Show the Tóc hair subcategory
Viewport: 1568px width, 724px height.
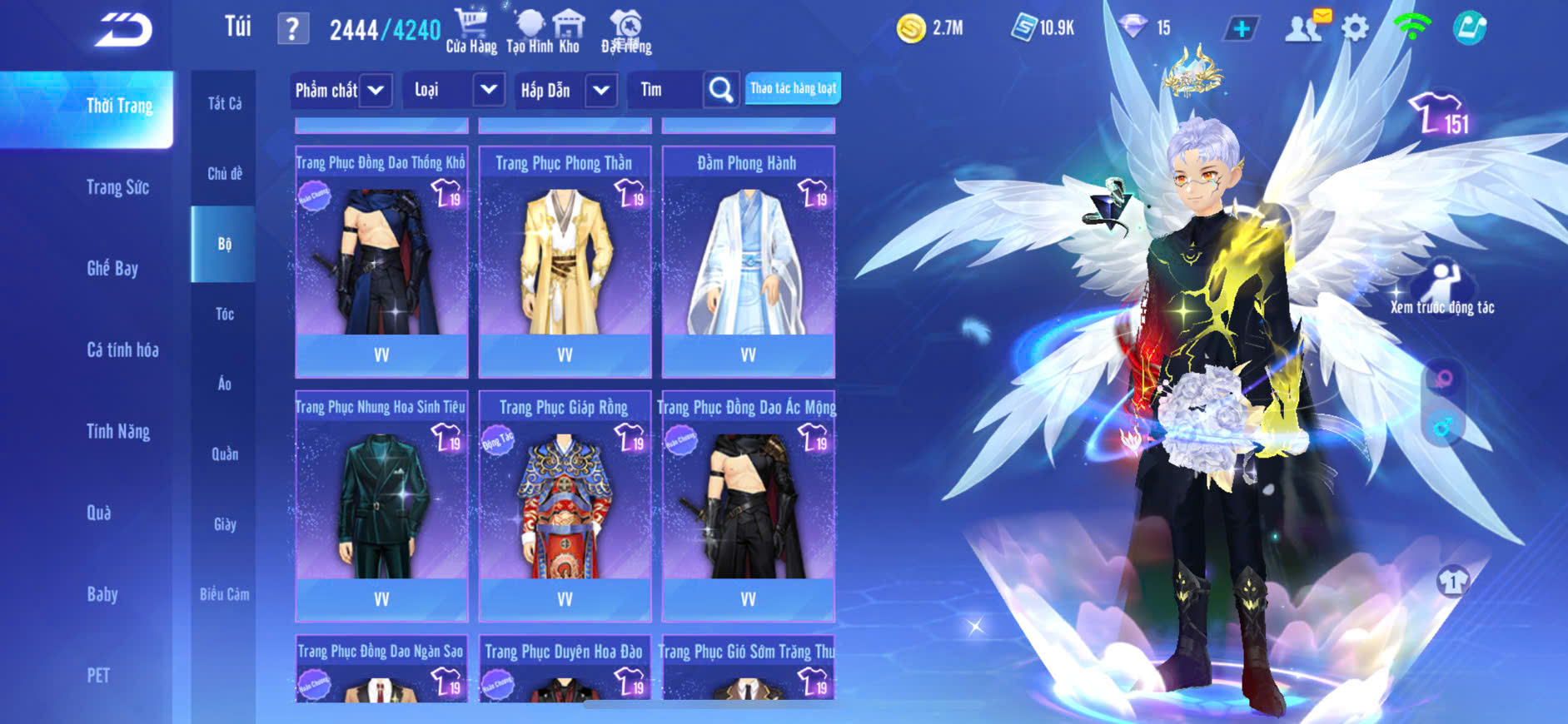pyautogui.click(x=224, y=314)
